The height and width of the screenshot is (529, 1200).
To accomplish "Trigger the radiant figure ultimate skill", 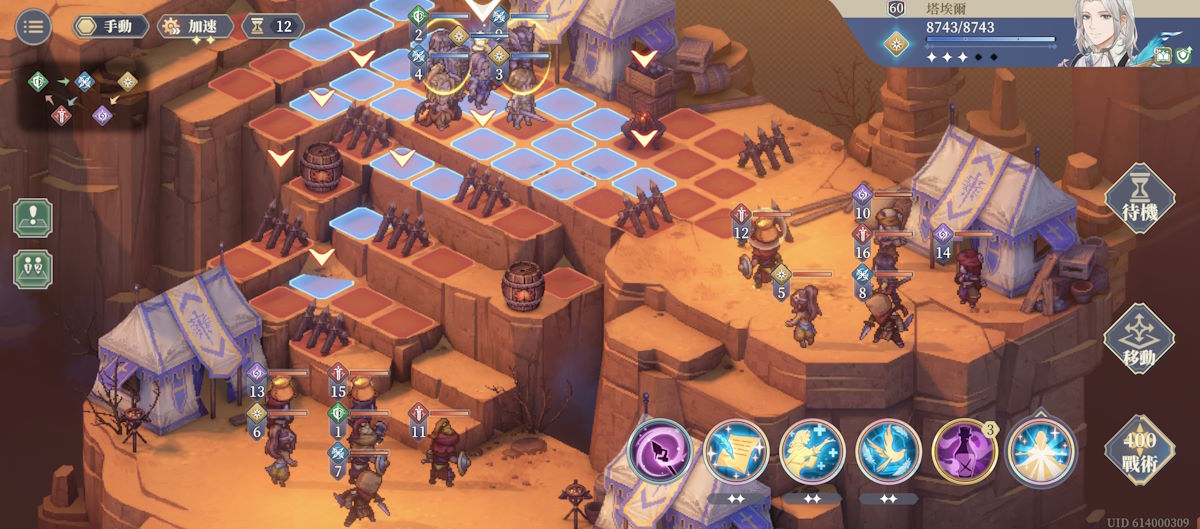I will click(x=1042, y=452).
